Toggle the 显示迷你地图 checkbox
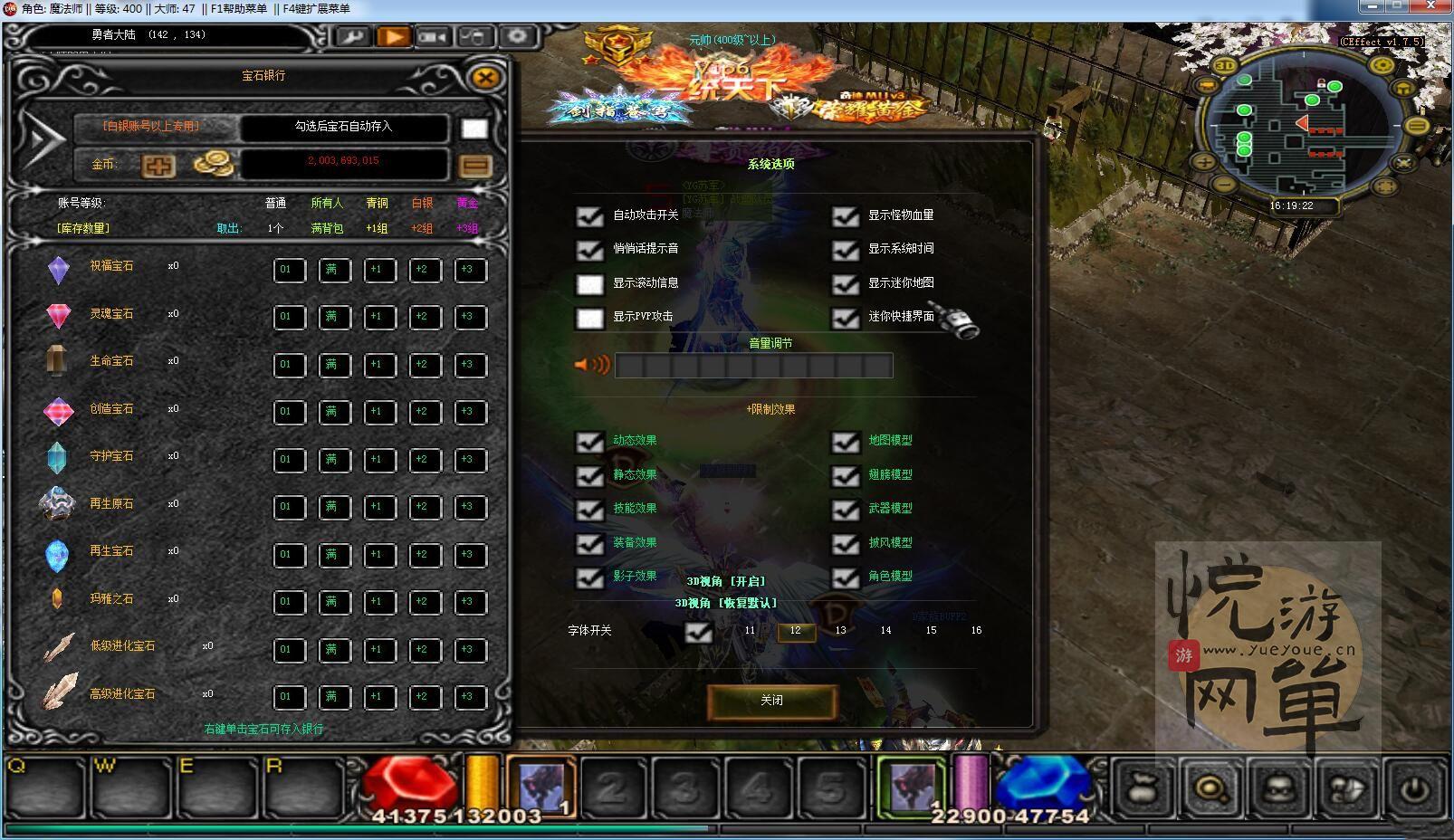This screenshot has width=1454, height=840. pos(846,284)
